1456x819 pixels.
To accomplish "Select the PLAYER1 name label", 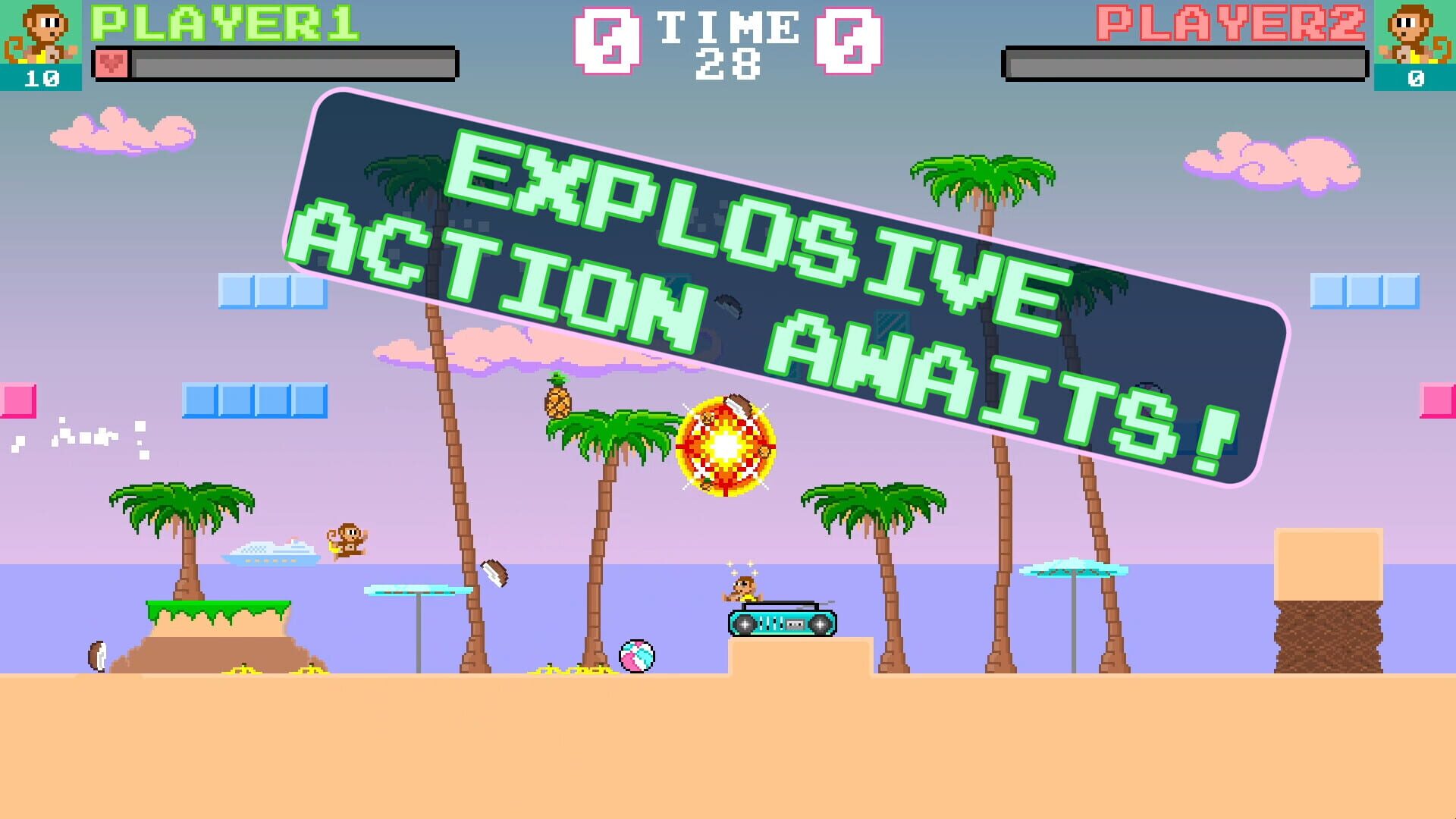I will 227,24.
